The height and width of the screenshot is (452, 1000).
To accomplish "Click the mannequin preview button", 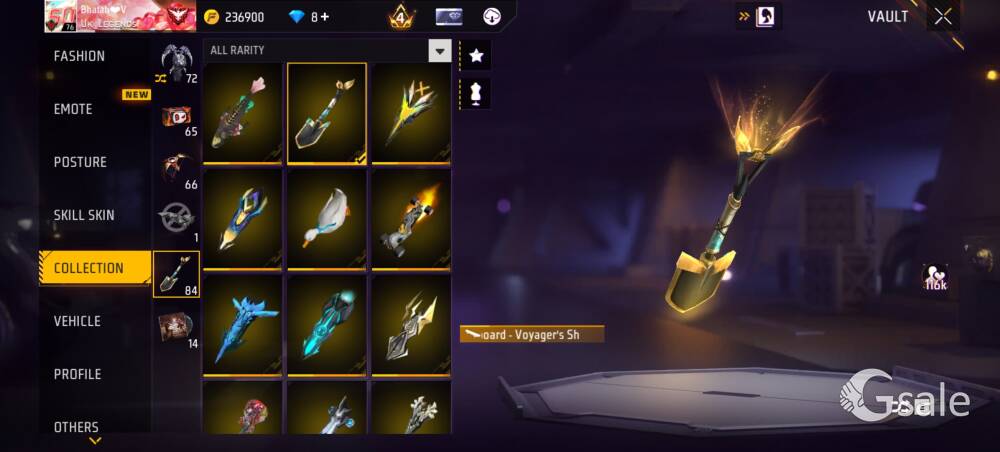I will [x=476, y=93].
